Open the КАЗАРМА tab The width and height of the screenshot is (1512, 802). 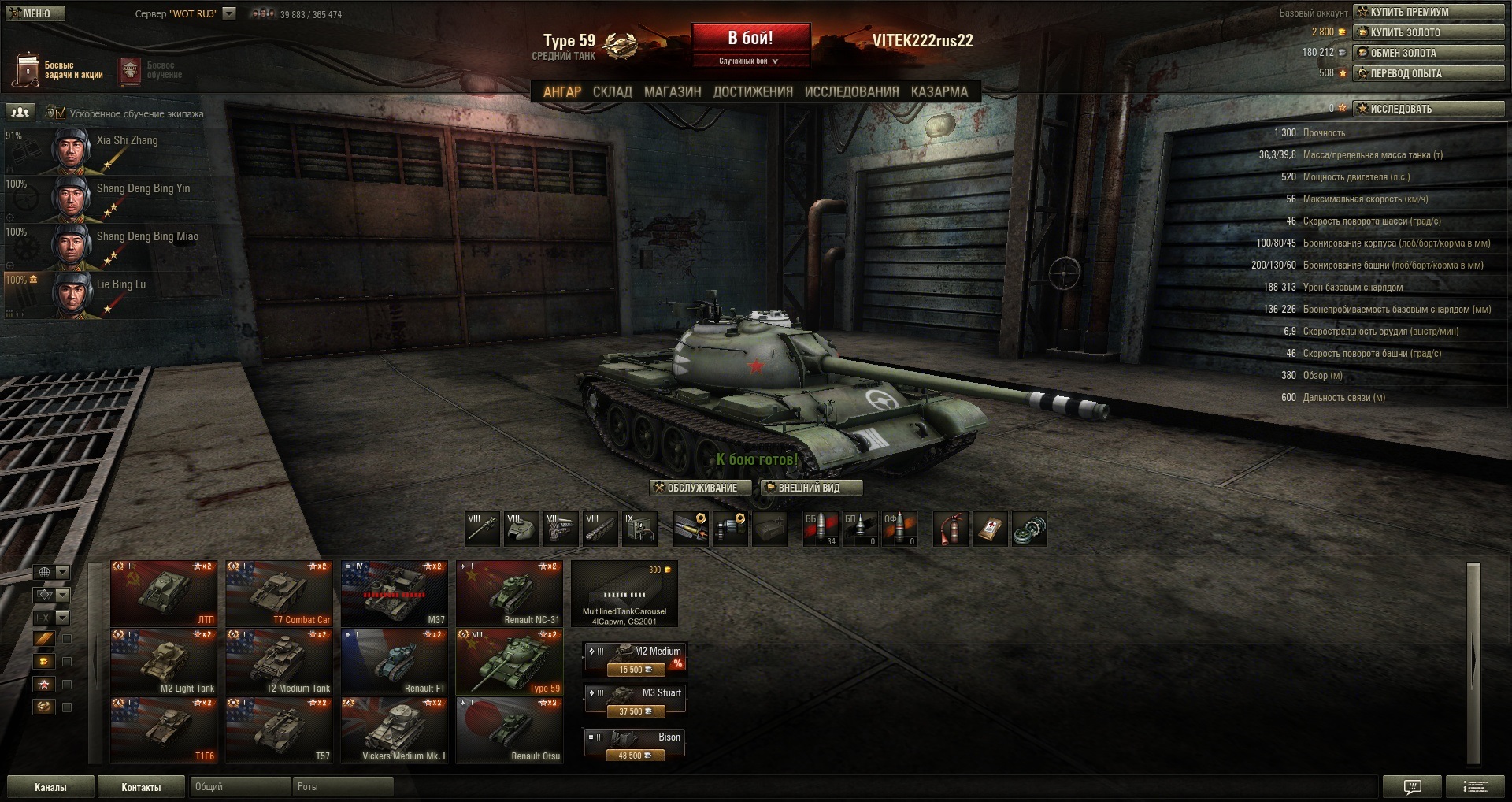[x=939, y=91]
